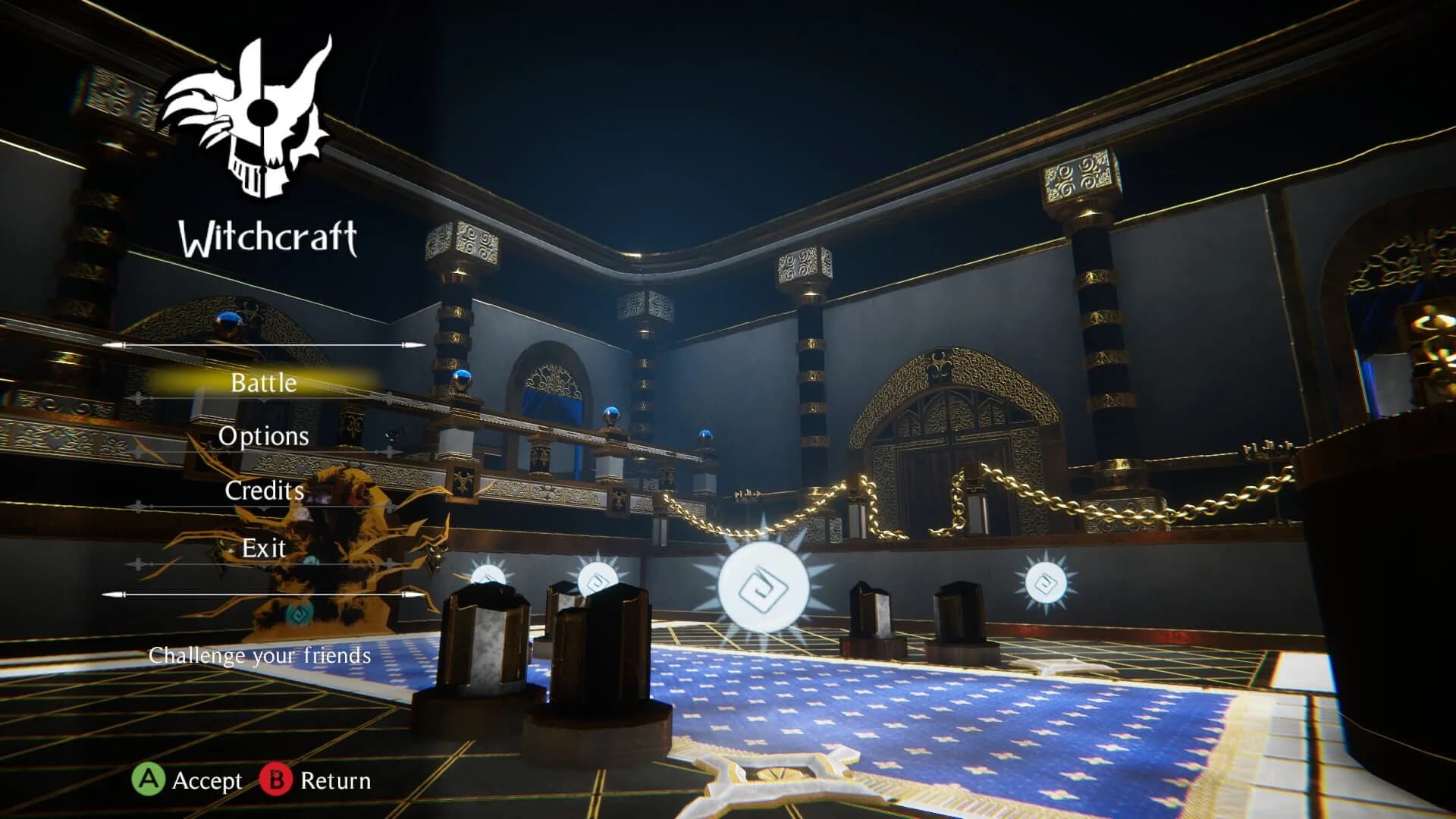
Task: Click the Accept text label
Action: click(206, 780)
